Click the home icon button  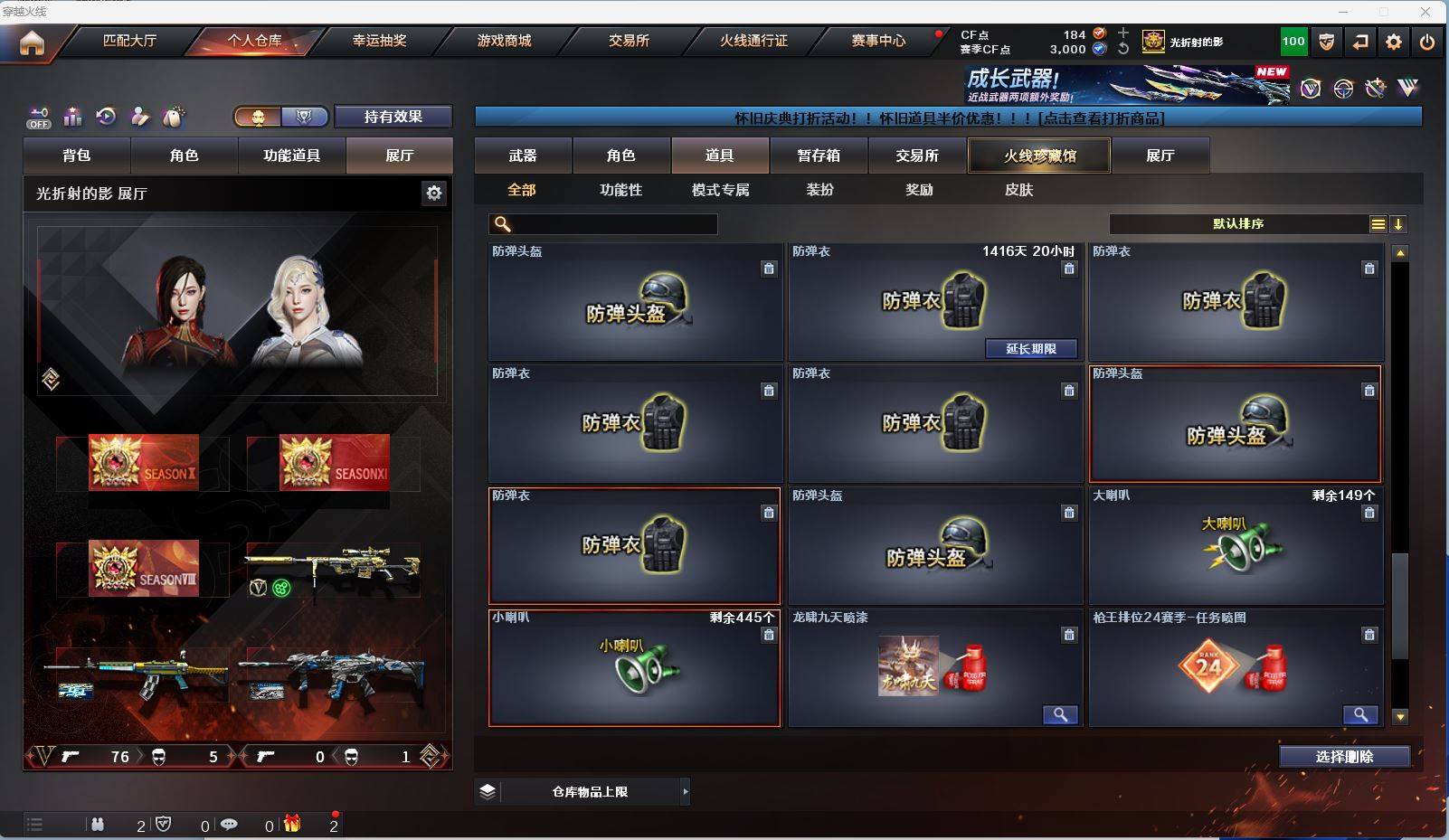click(x=32, y=42)
